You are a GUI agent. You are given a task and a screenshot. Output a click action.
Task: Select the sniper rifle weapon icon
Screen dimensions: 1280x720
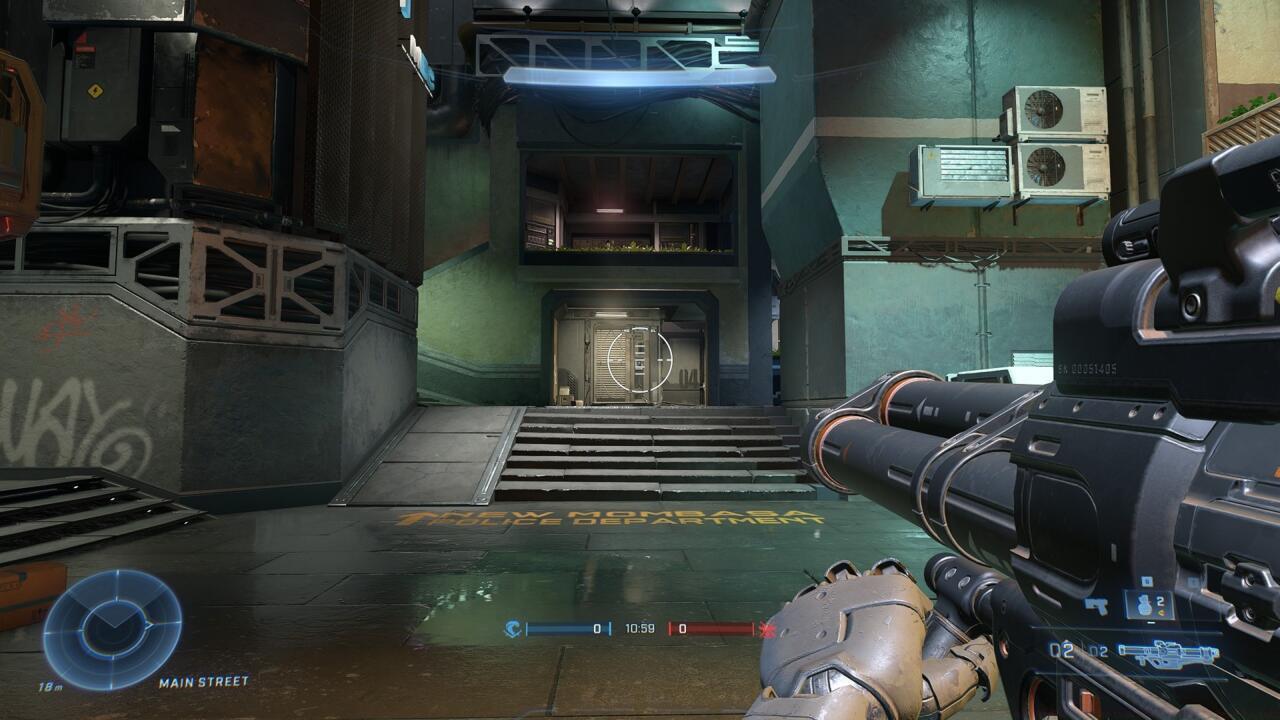(1168, 654)
